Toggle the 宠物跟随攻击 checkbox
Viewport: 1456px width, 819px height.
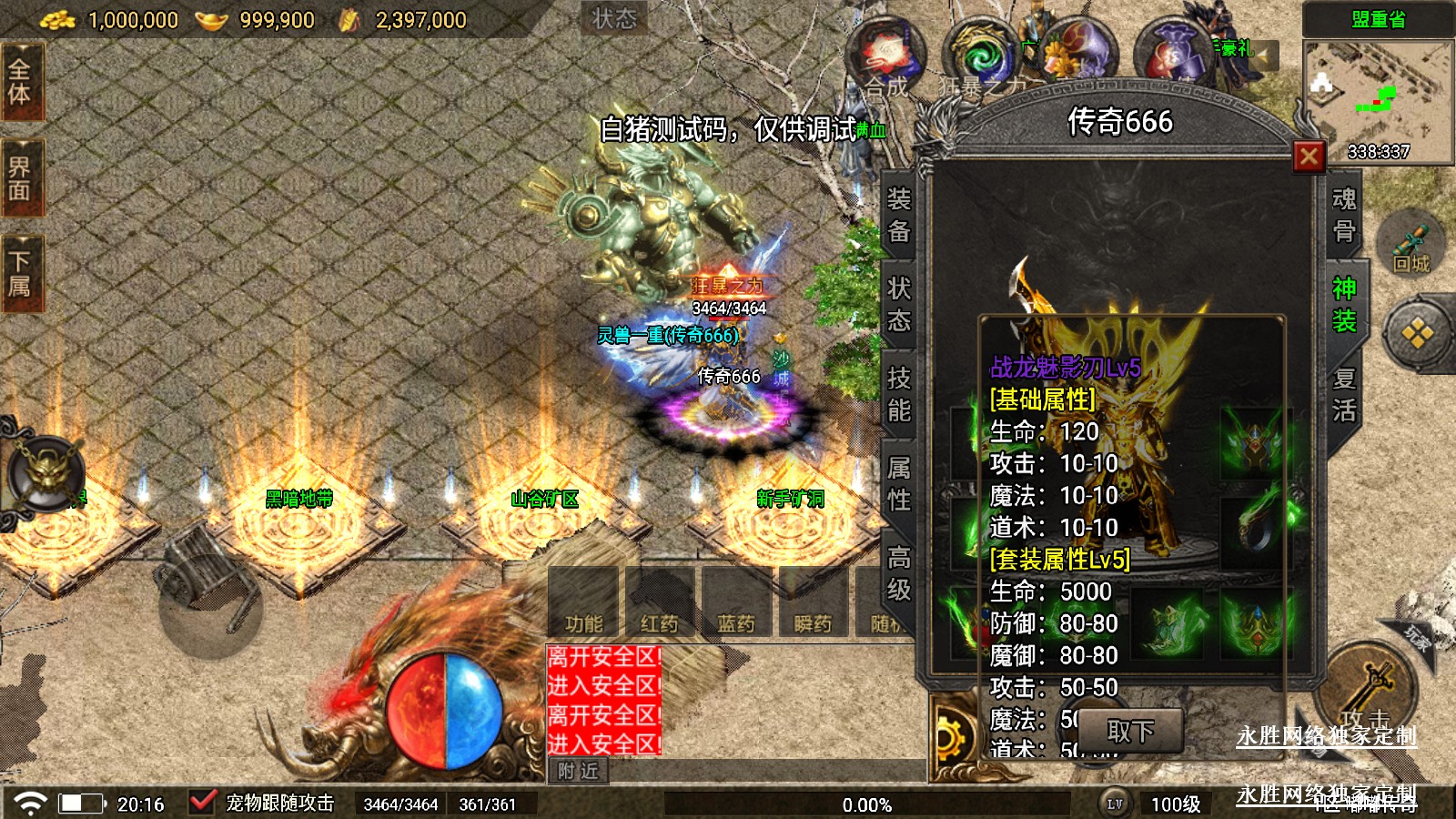pos(202,803)
